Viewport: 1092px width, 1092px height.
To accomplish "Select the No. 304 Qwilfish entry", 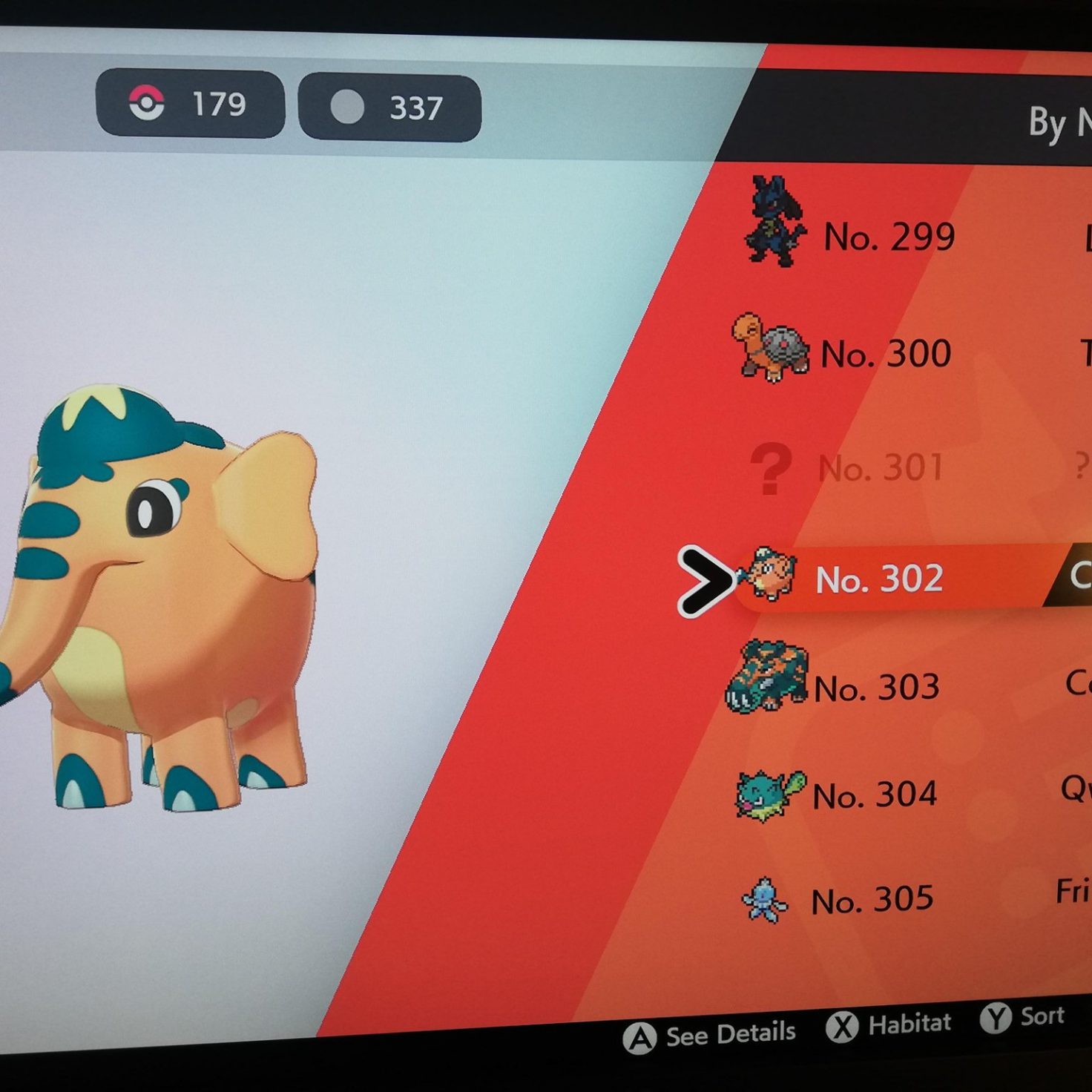I will pyautogui.click(x=875, y=795).
